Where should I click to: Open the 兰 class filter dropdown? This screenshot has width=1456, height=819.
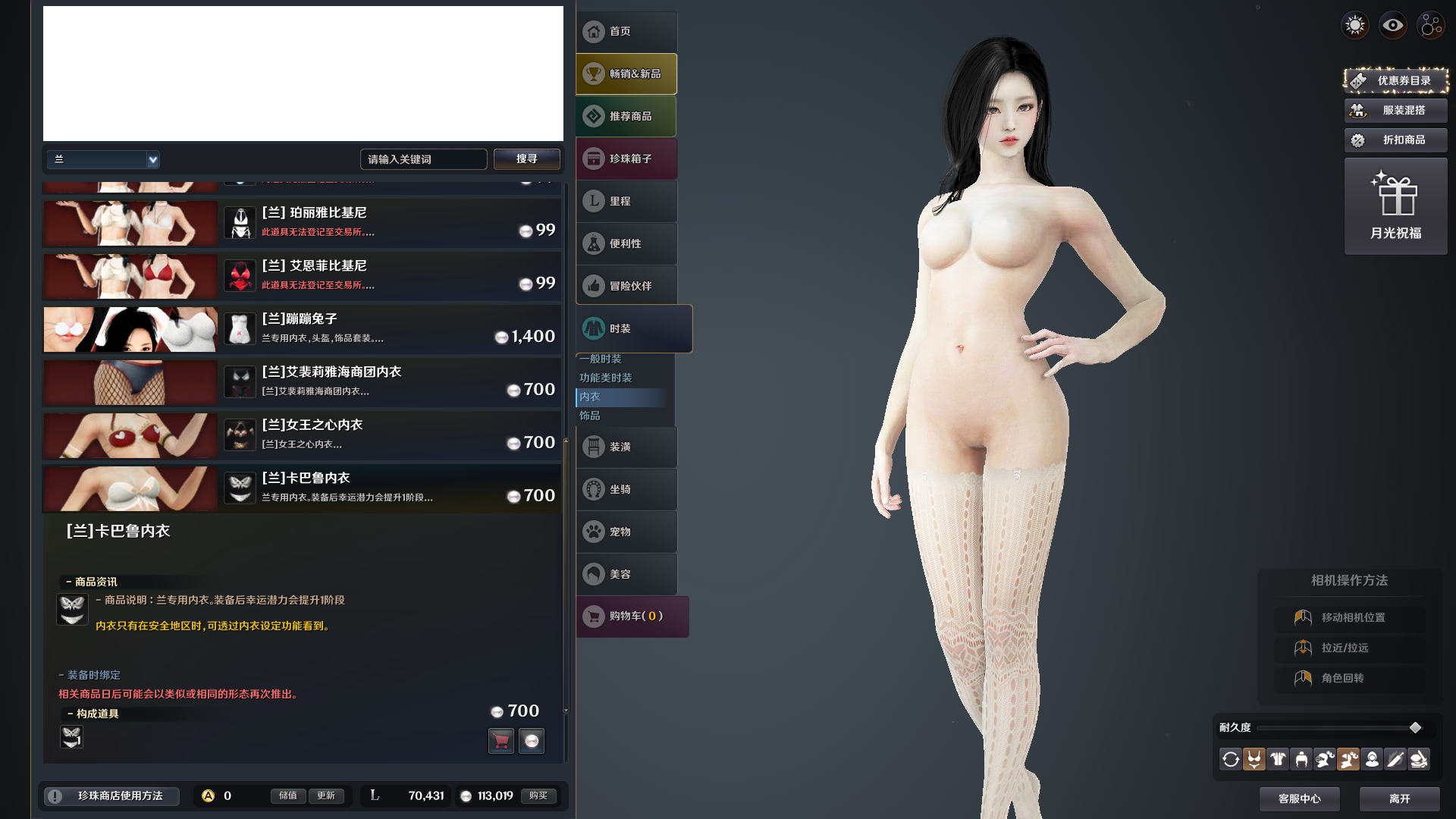(103, 159)
